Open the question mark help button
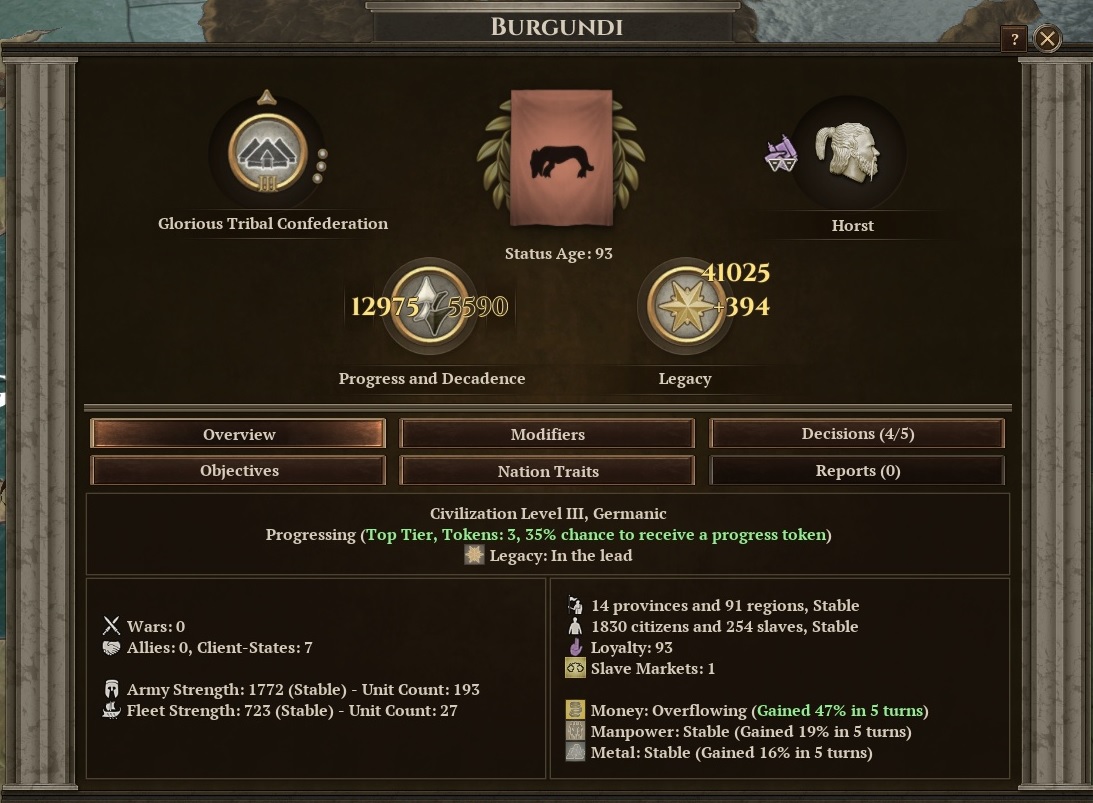1093x803 pixels. 1014,39
